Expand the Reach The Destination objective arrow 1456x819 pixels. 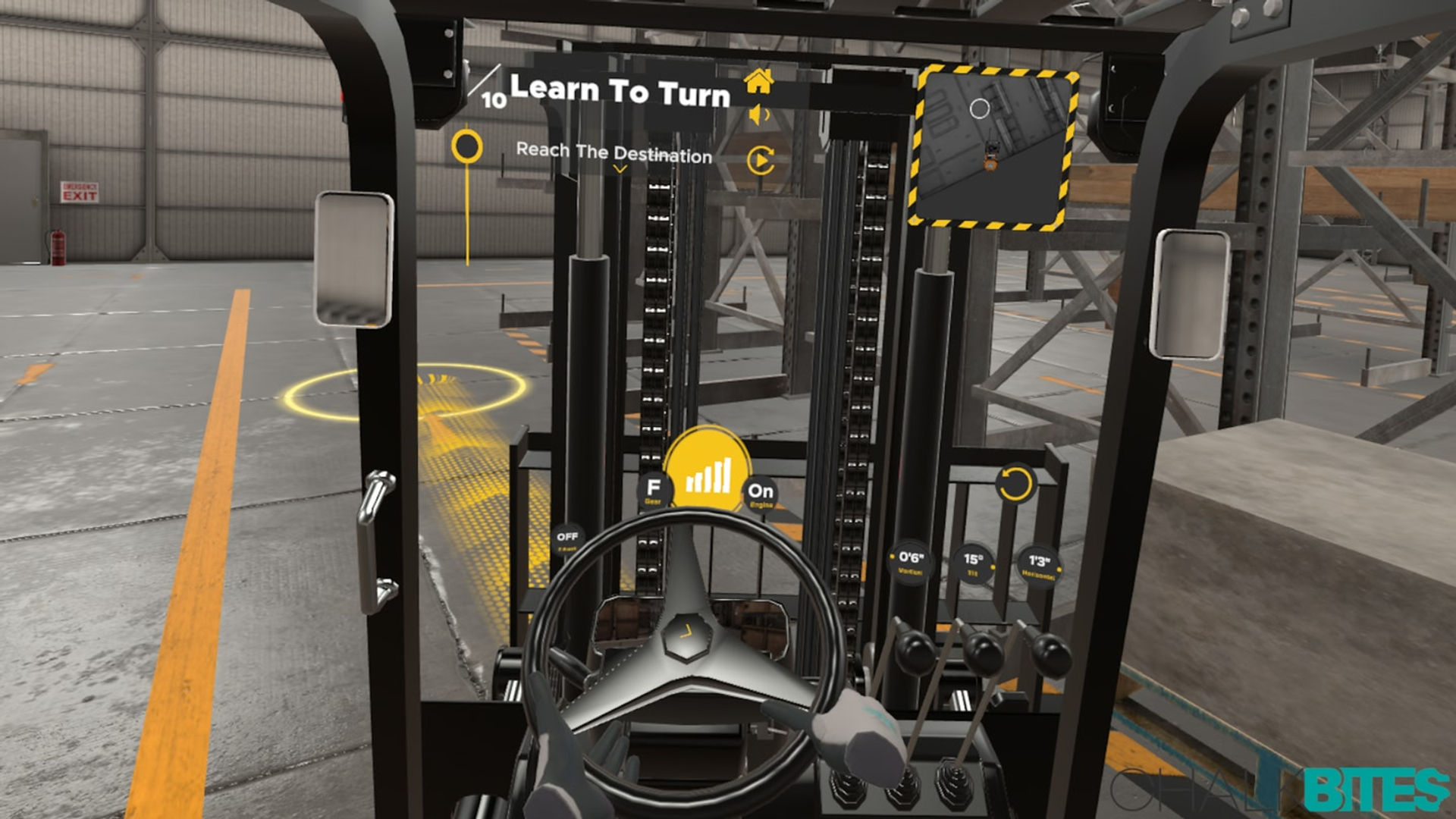click(x=620, y=170)
